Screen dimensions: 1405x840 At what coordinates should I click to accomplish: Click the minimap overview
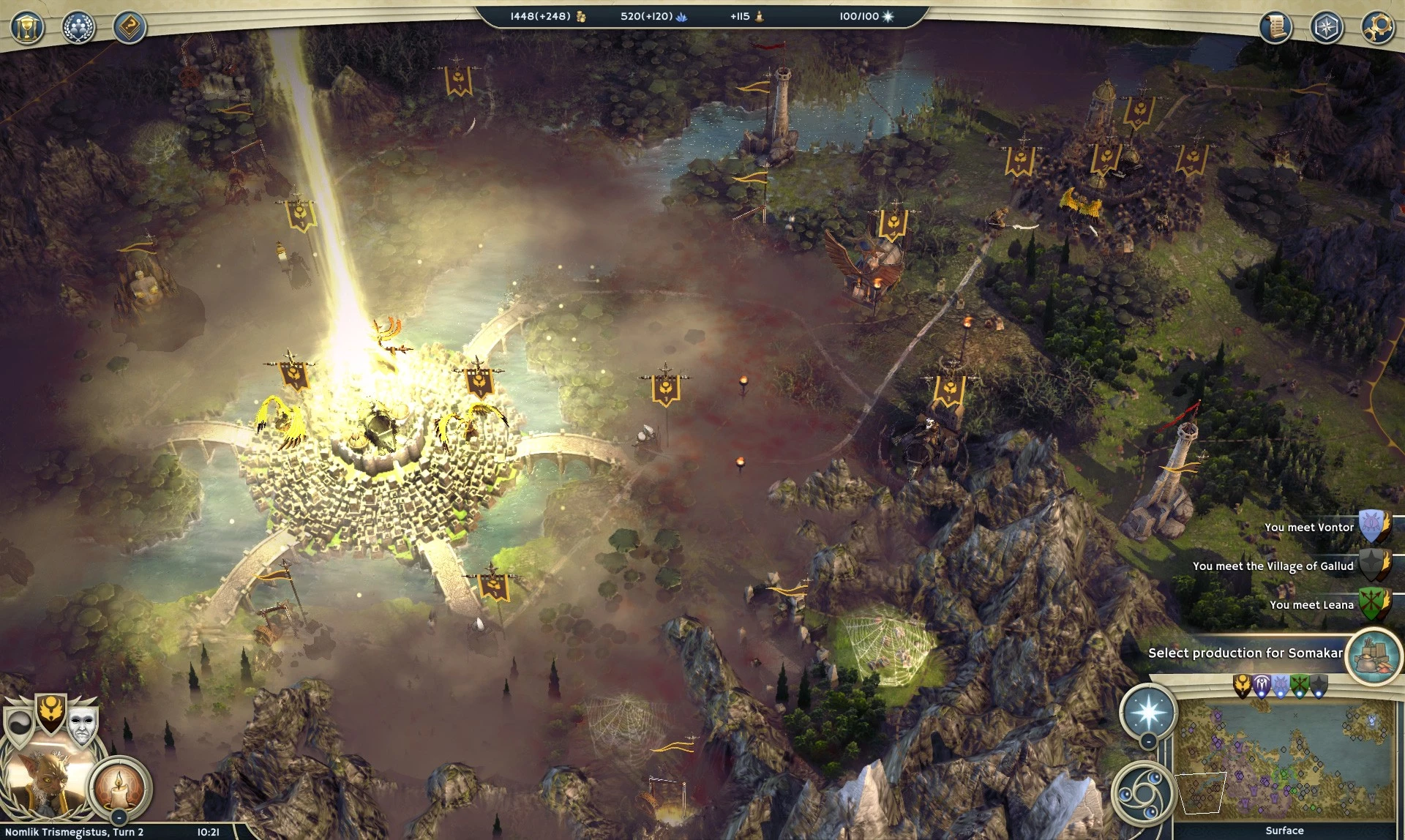point(1284,761)
